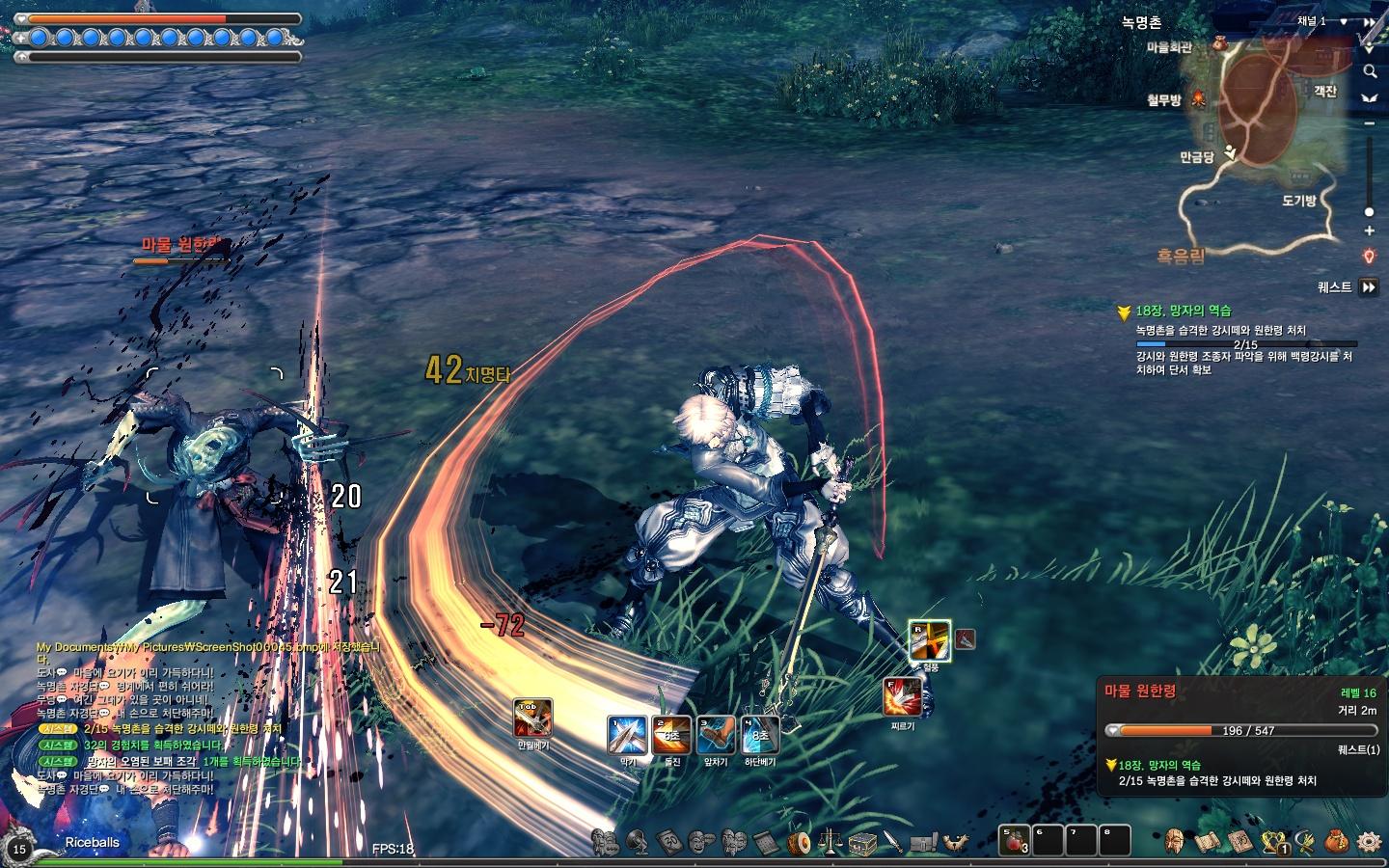
Task: Open the gear settings menu
Action: tap(1369, 842)
